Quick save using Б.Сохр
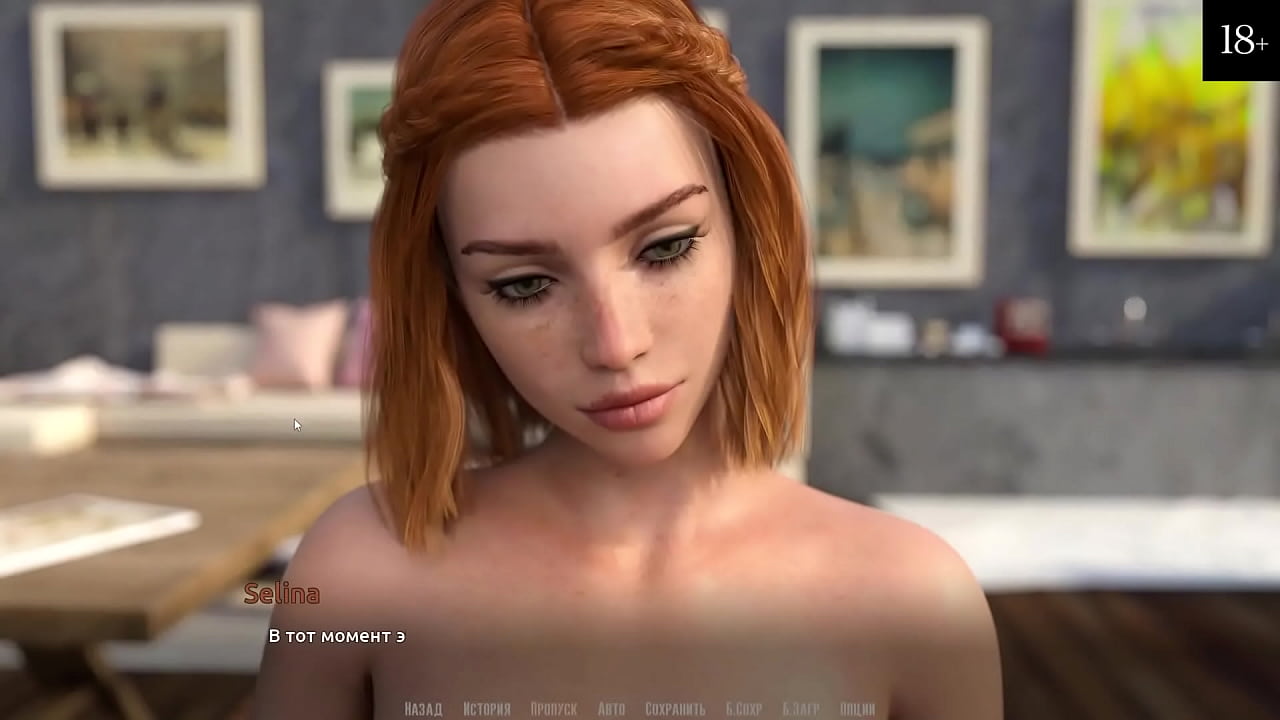Image resolution: width=1280 pixels, height=720 pixels. coord(744,709)
